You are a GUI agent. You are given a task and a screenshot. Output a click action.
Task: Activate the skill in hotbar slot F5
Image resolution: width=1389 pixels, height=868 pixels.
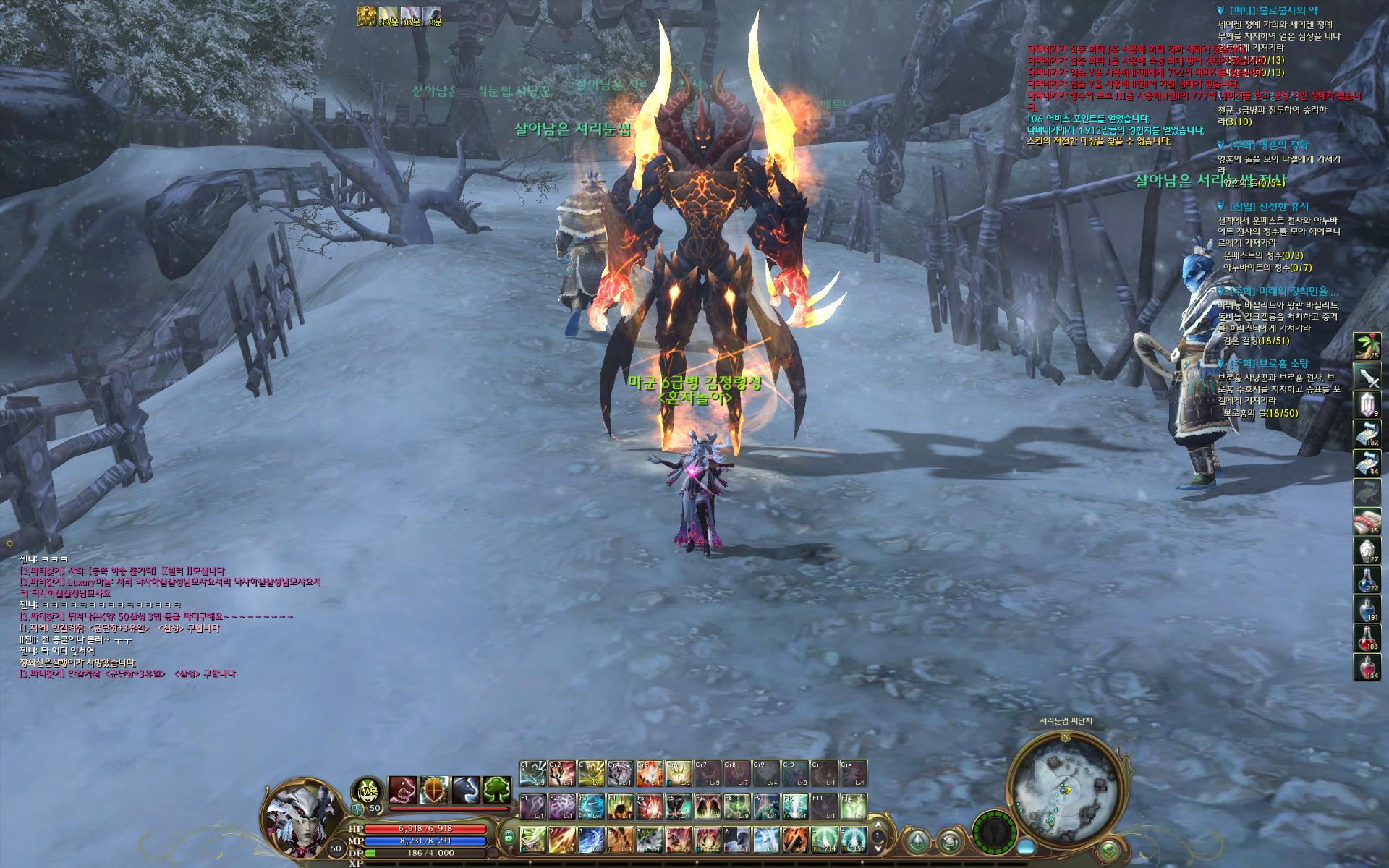coord(649,806)
